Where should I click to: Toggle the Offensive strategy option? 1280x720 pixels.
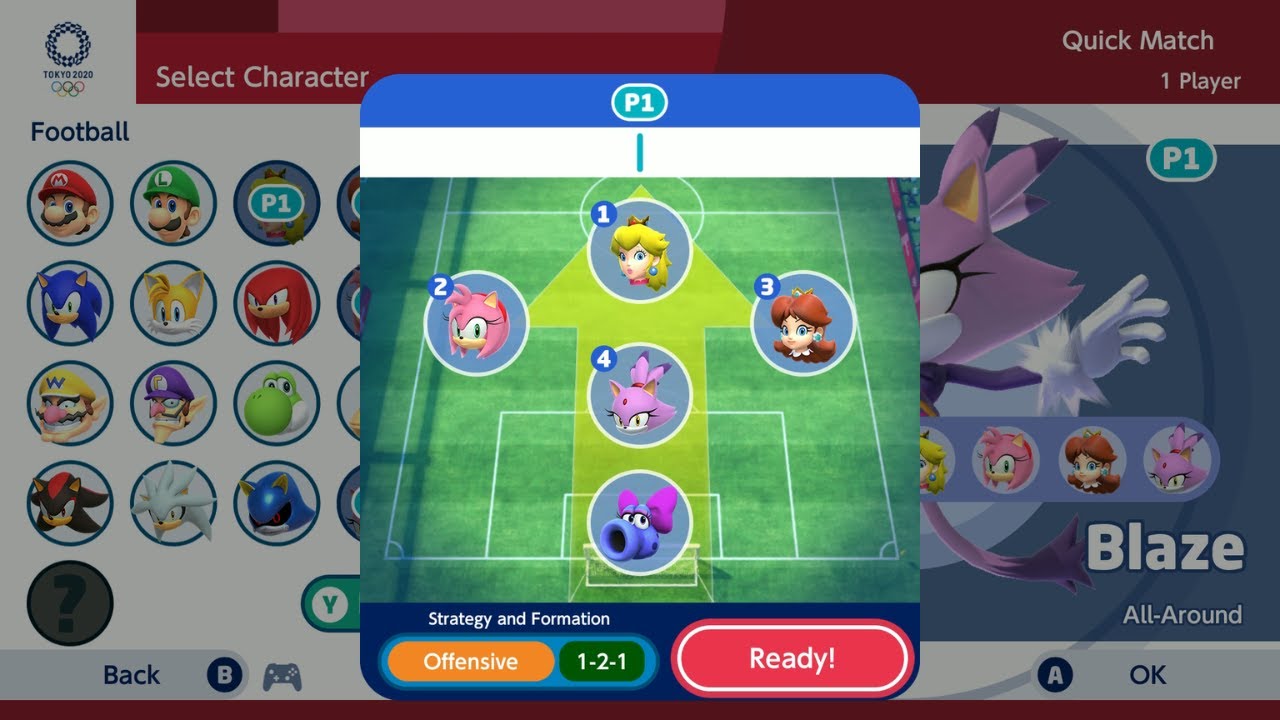point(470,661)
